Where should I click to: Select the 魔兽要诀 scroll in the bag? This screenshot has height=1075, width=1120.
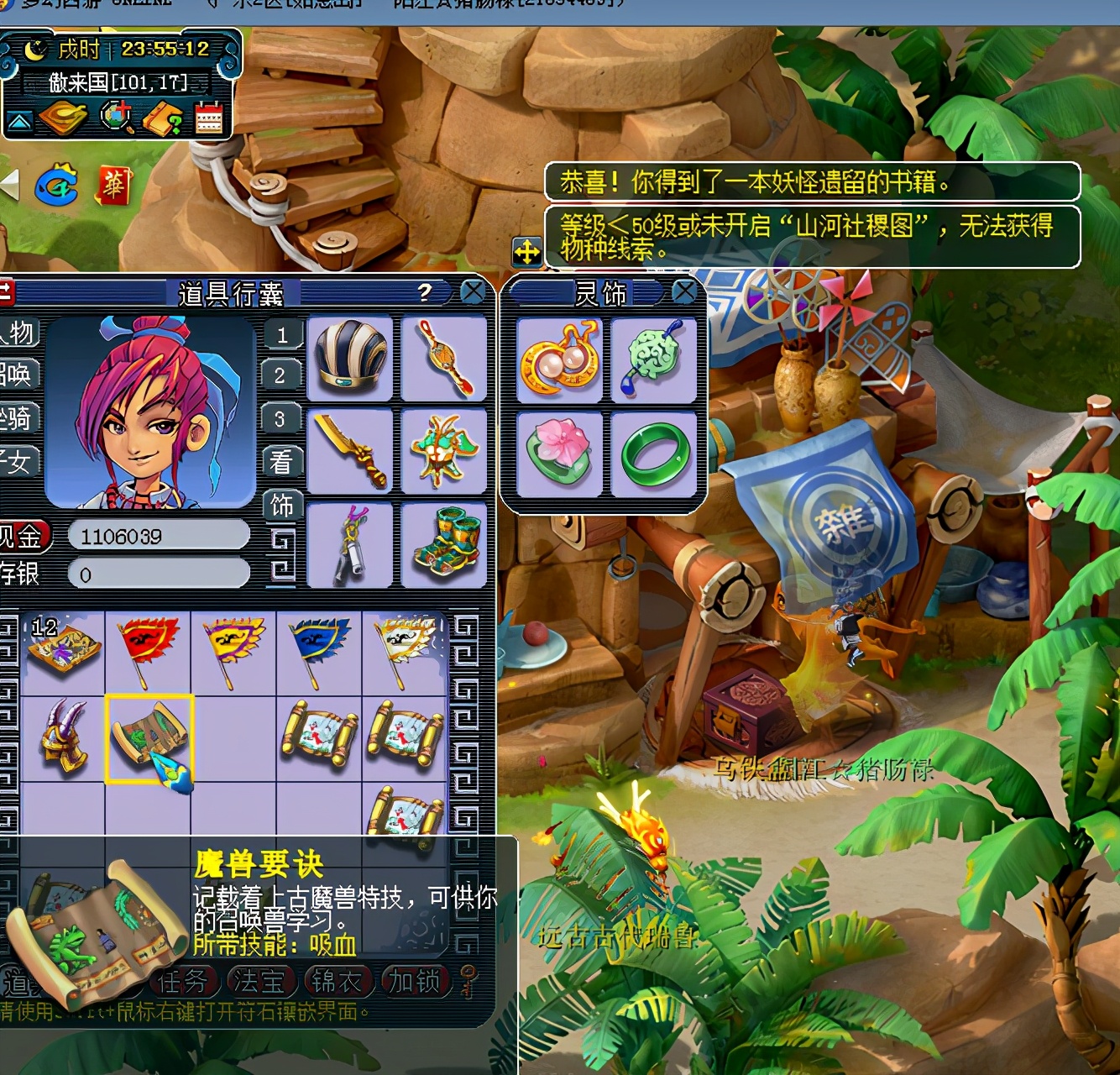coord(149,738)
